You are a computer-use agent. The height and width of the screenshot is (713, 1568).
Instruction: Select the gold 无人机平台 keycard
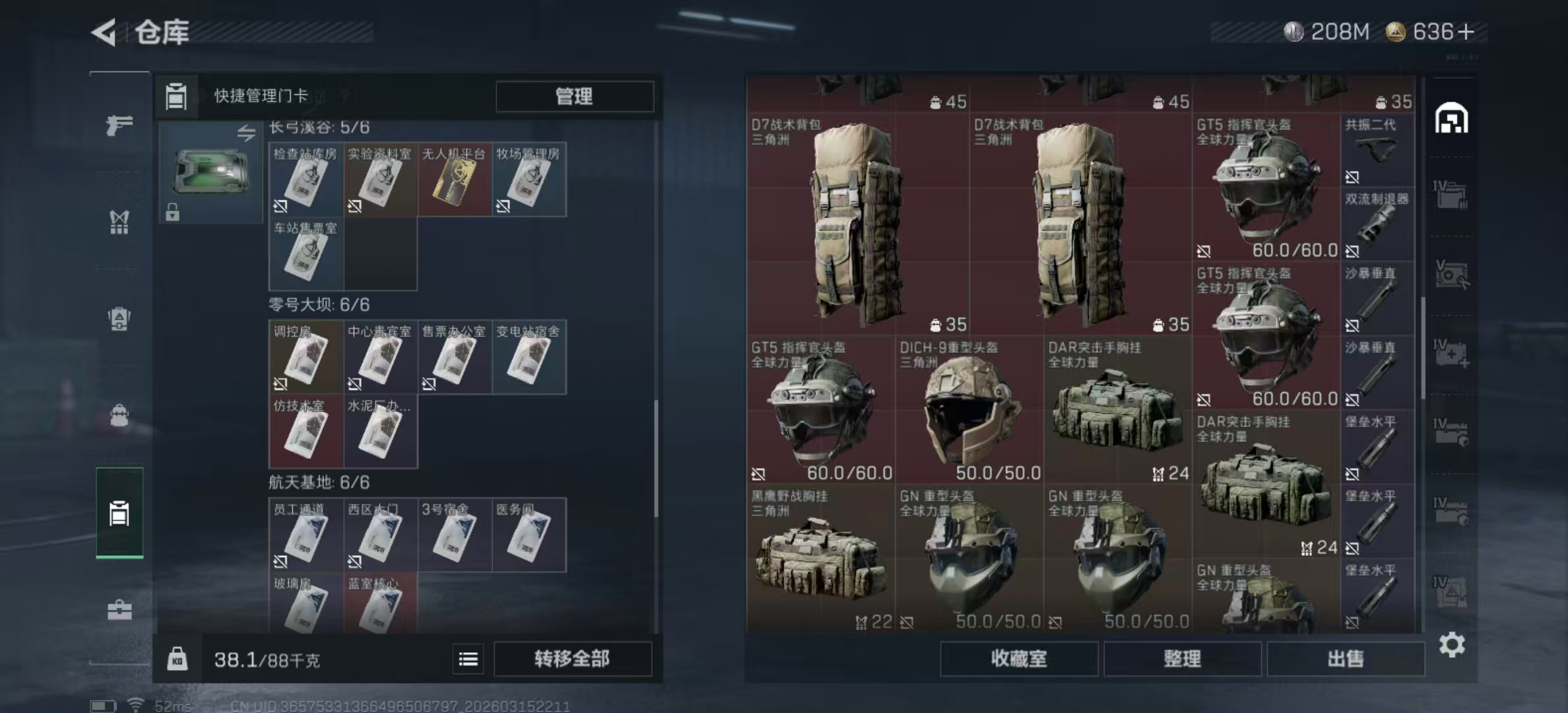click(x=454, y=180)
